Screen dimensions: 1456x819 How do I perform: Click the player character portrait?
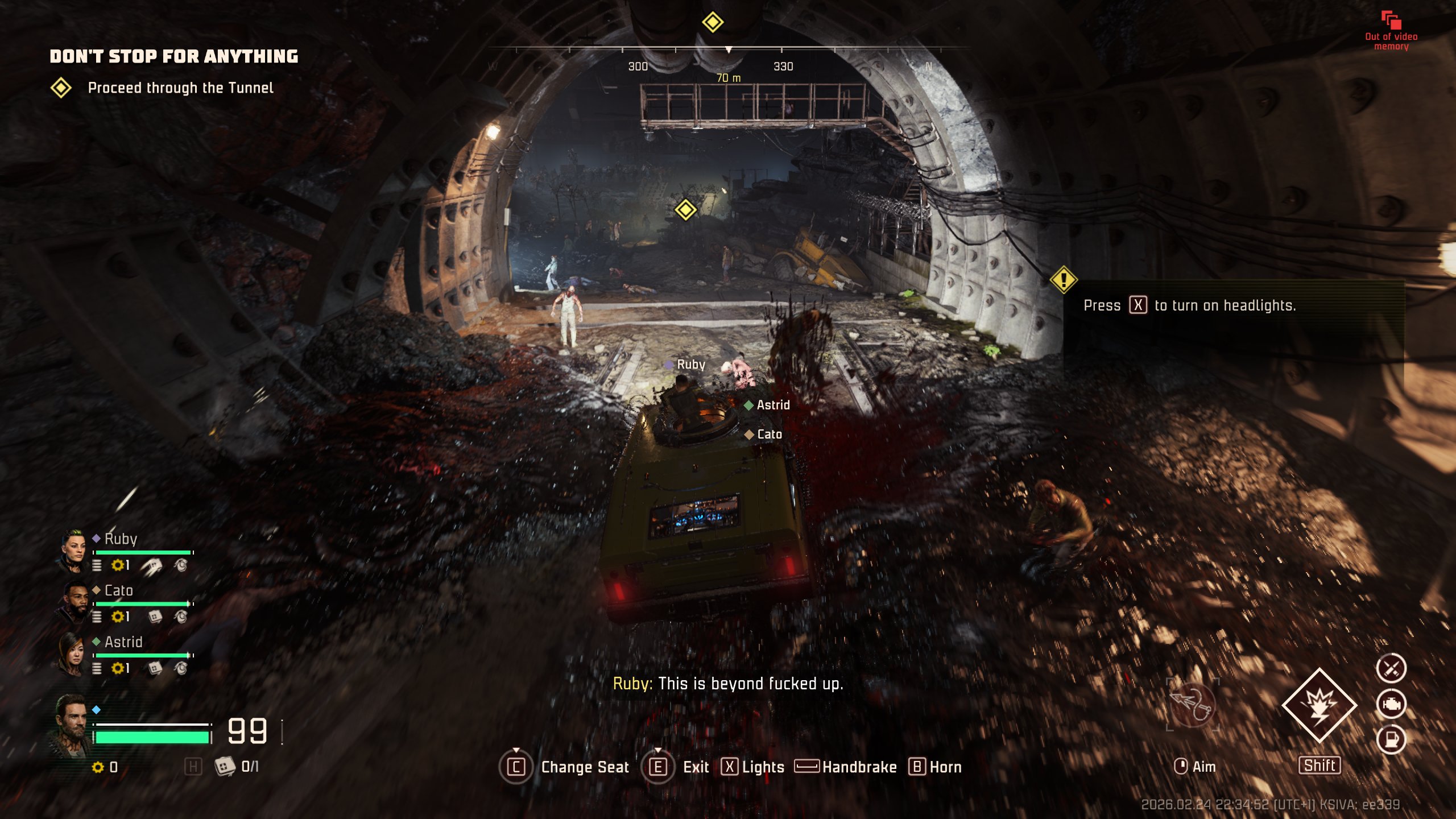pos(71,726)
